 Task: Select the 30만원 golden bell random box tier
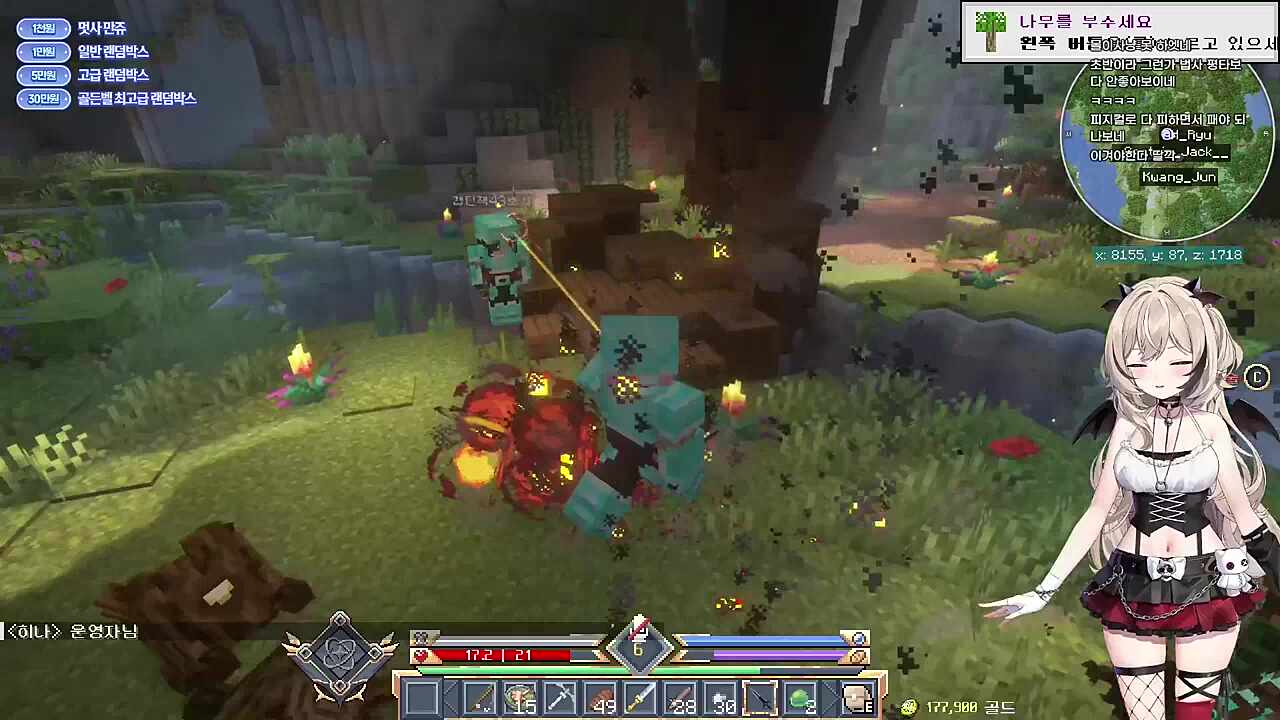(x=42, y=98)
